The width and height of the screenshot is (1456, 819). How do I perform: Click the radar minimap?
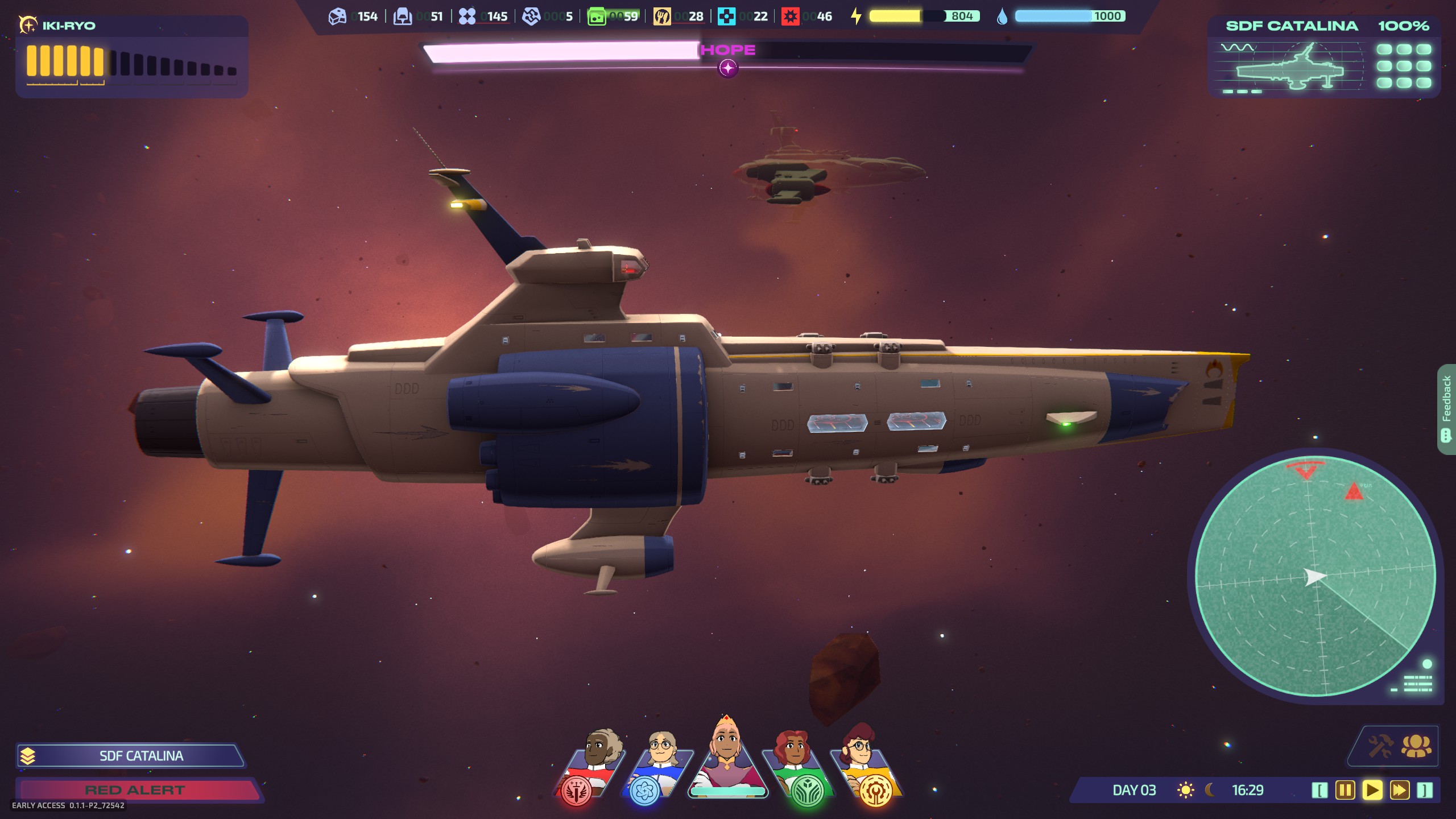1315,576
